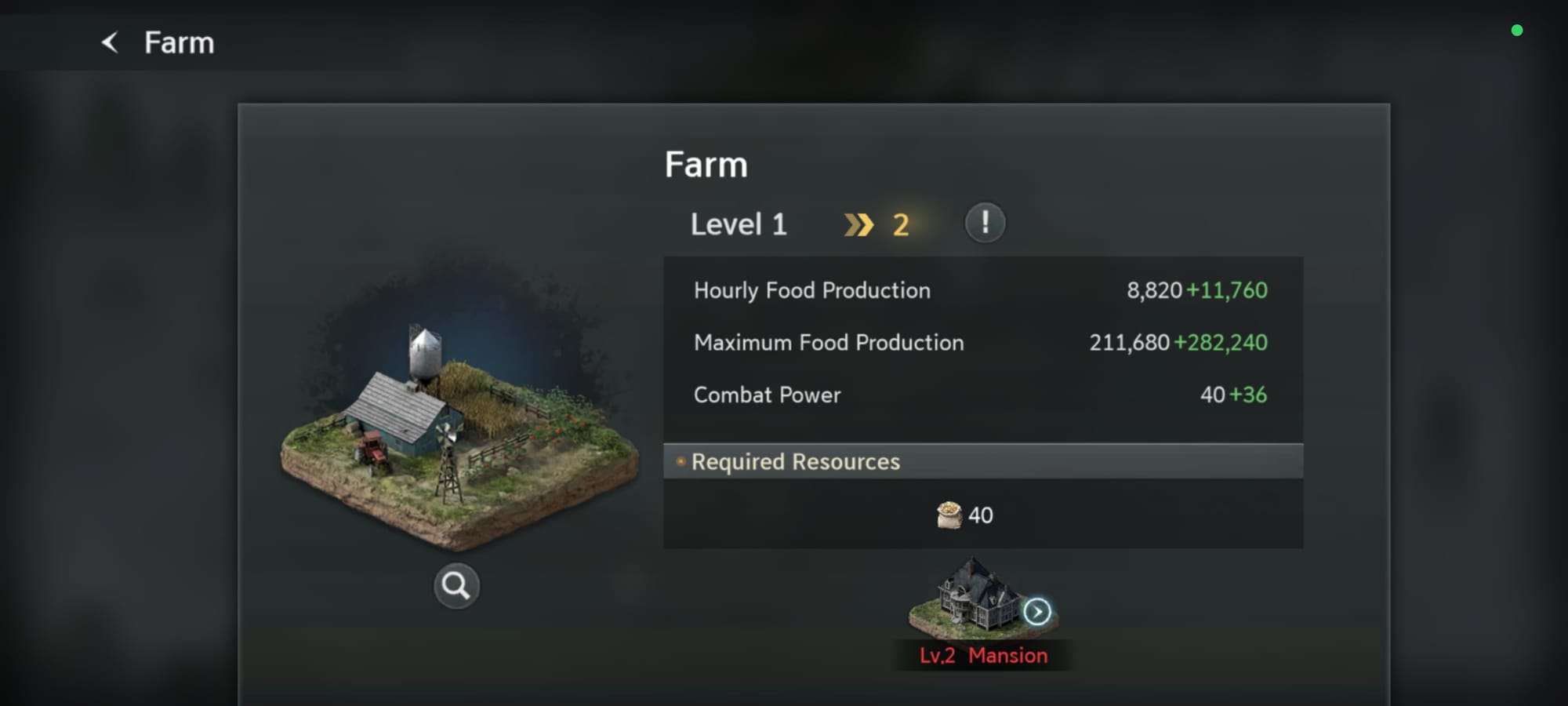Tap the green status dot indicator

tap(1518, 30)
